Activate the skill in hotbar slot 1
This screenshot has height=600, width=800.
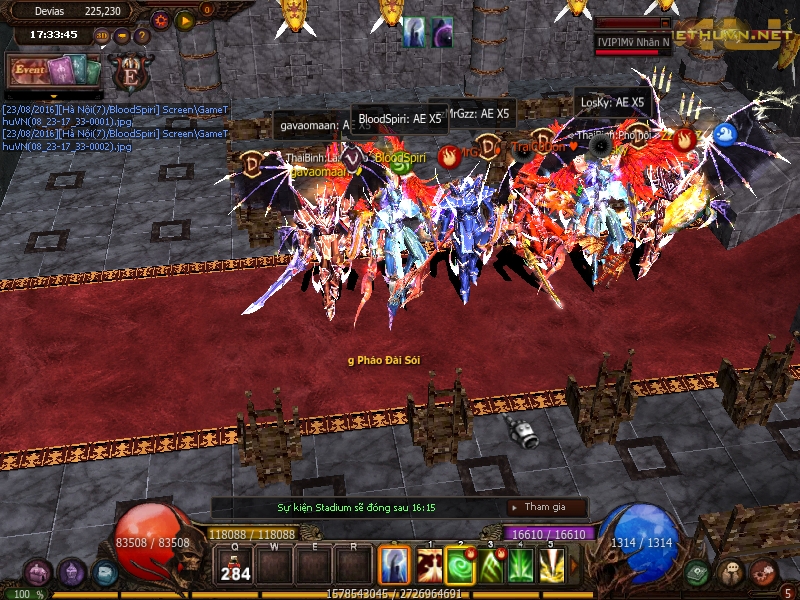[x=430, y=565]
